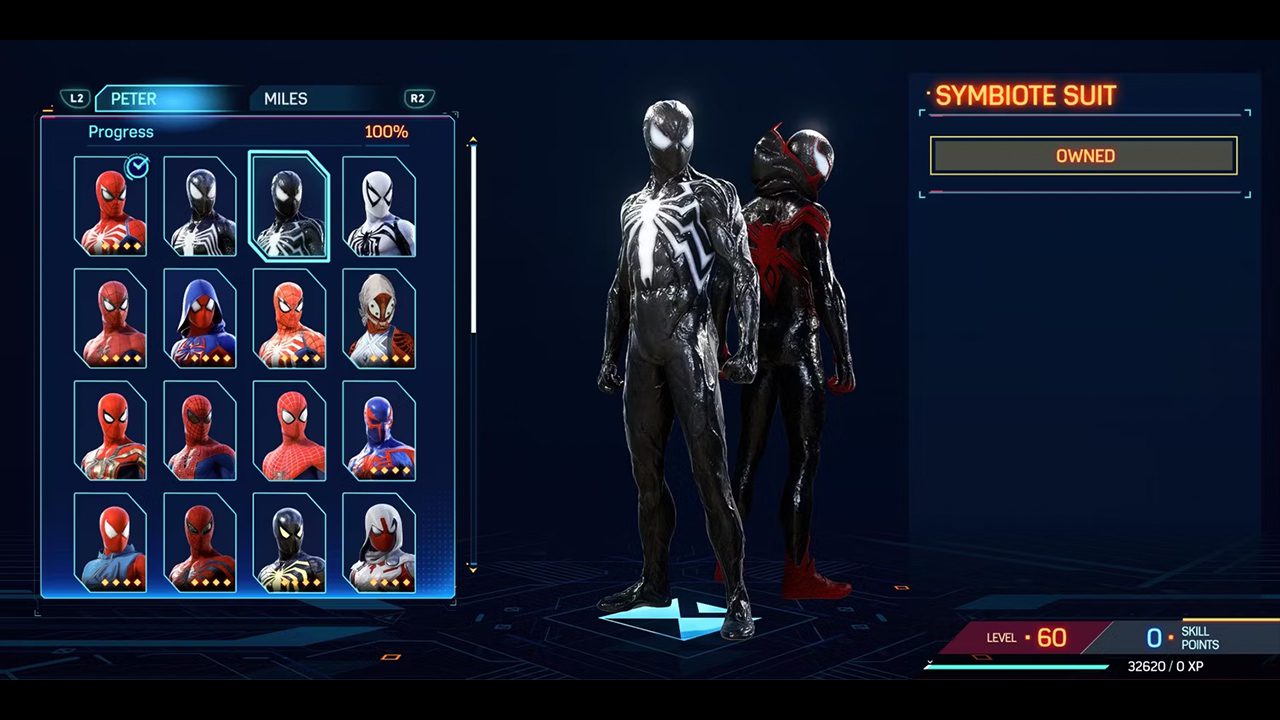1280x720 pixels.
Task: Select the tan hooded masked suit
Action: [379, 318]
